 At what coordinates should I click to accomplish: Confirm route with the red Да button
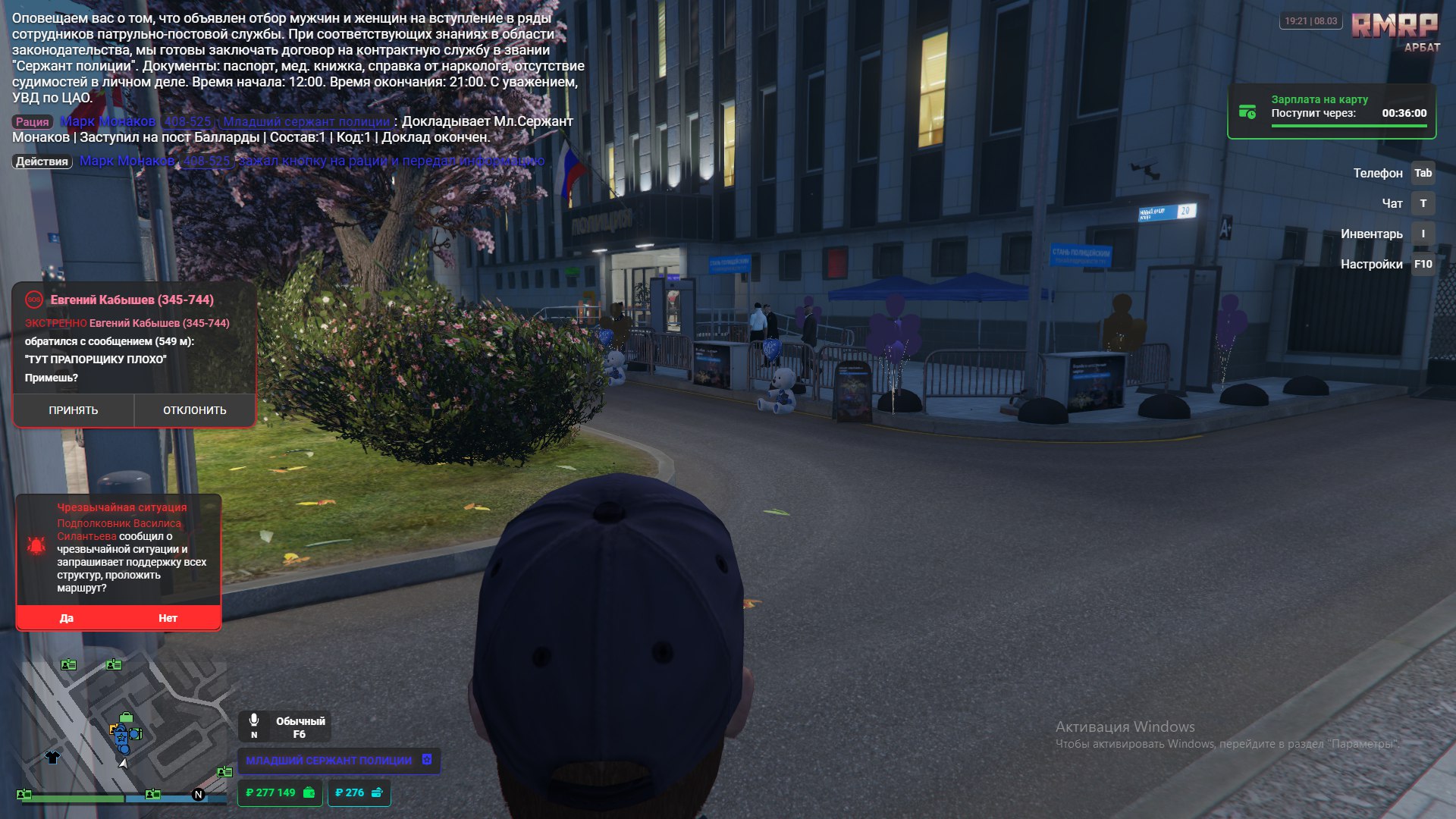point(67,618)
